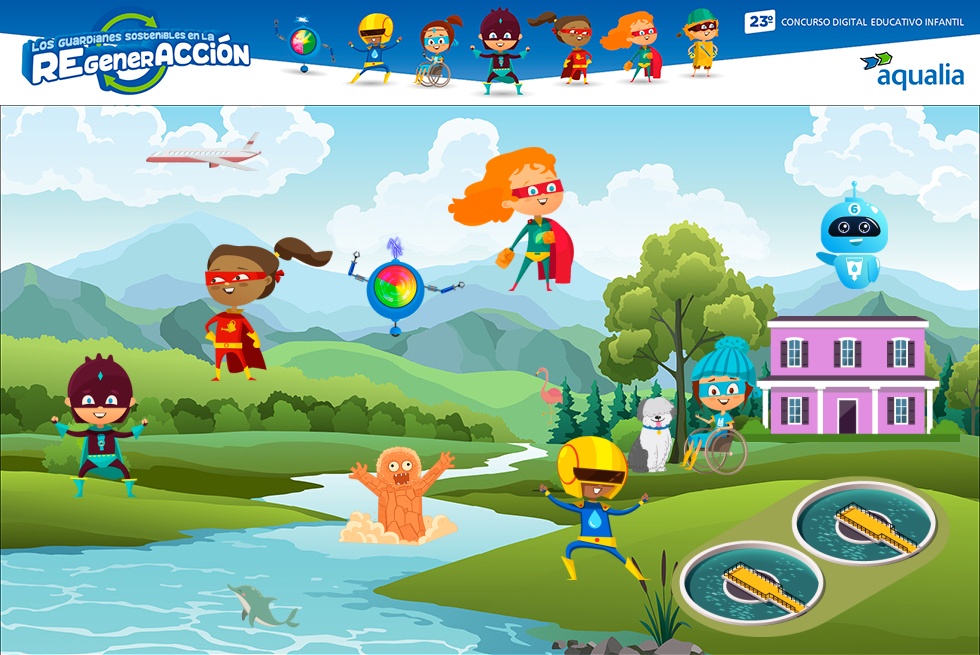Image resolution: width=980 pixels, height=655 pixels.
Task: Choose the flying orange-haired hero in the scene
Action: pyautogui.click(x=523, y=218)
